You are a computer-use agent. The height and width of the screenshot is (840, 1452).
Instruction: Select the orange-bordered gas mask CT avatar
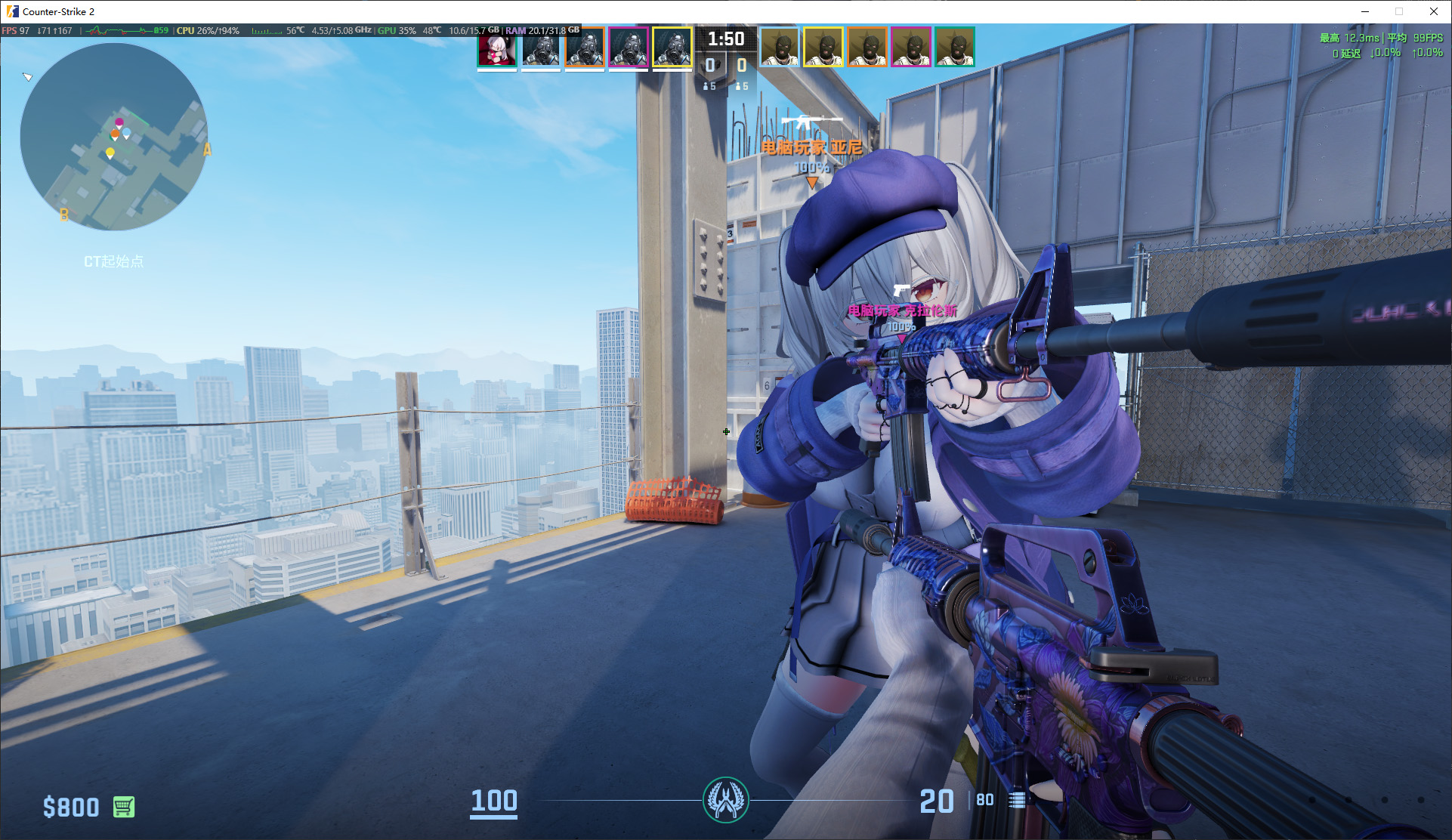click(x=585, y=48)
